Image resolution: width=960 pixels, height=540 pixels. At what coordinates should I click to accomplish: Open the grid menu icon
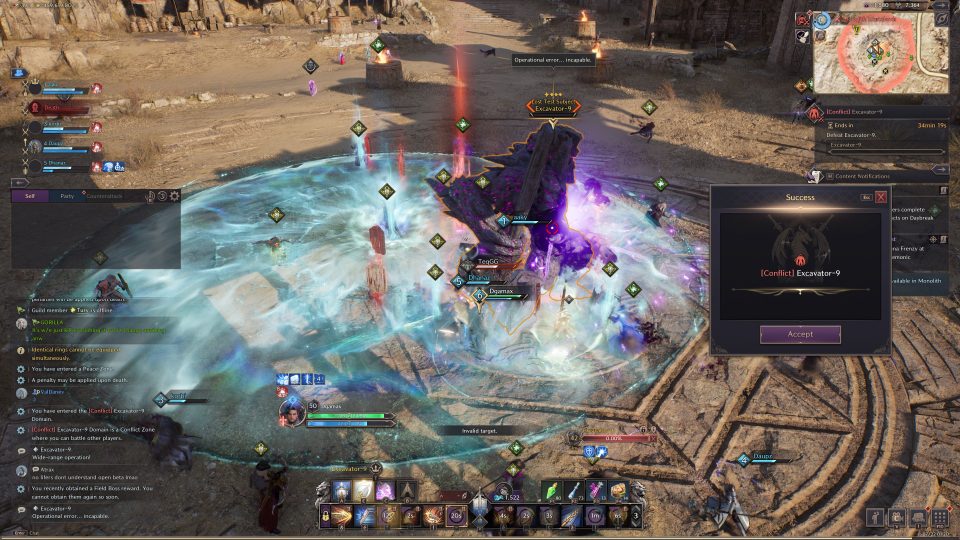[x=939, y=517]
